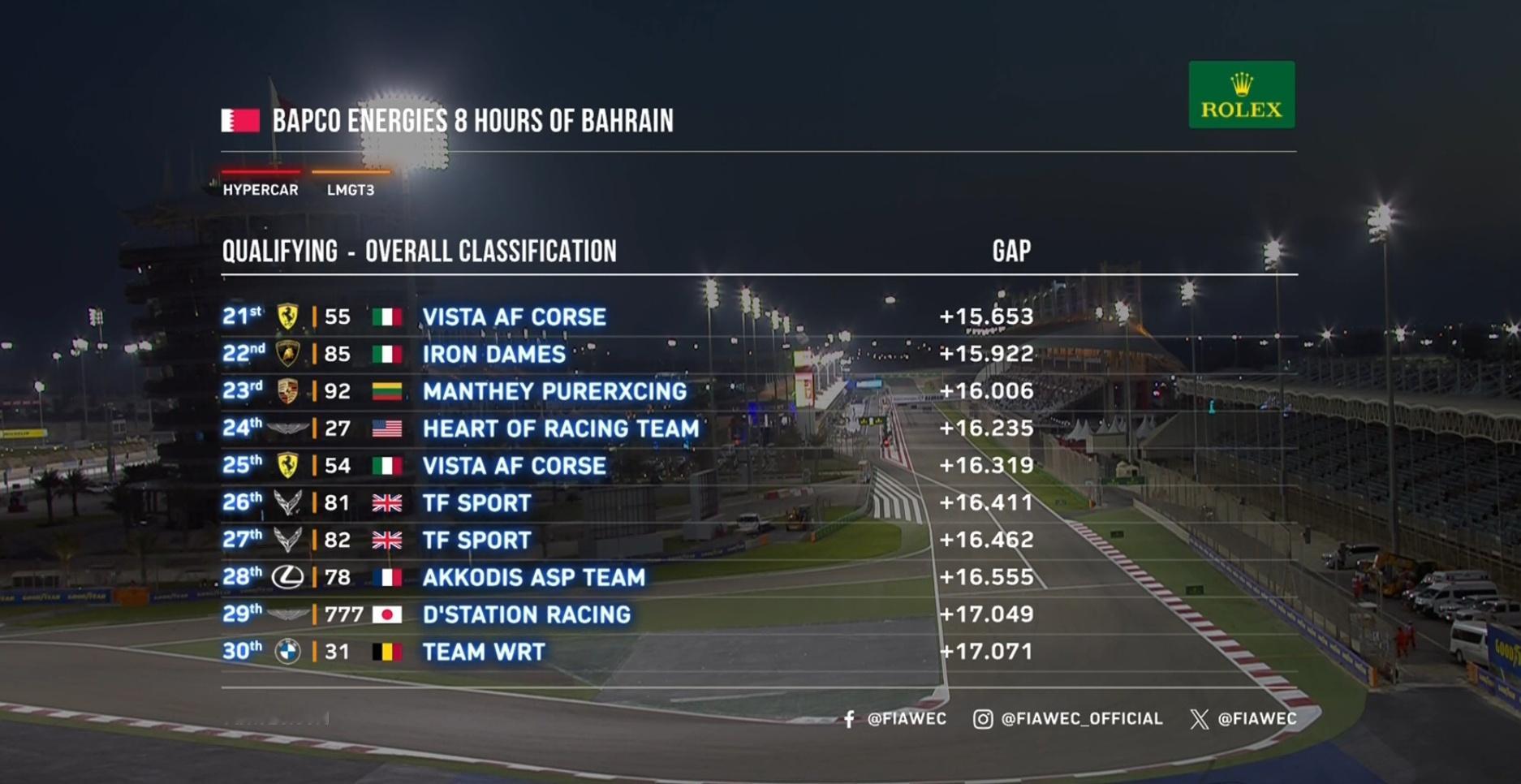Image resolution: width=1521 pixels, height=784 pixels.
Task: Click the Rolex sponsor logo
Action: click(1241, 95)
